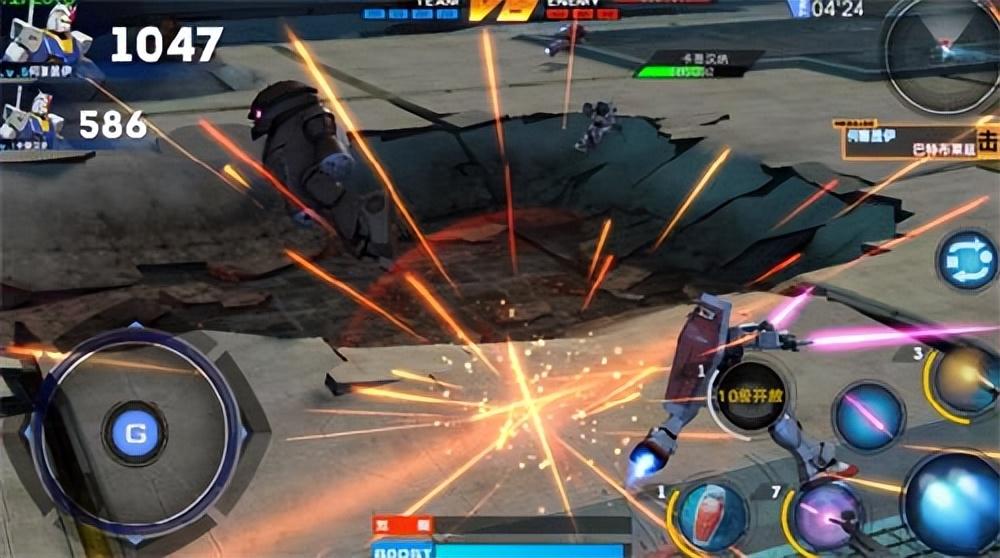
Task: Fire the purple beam rifle skill
Action: (827, 516)
